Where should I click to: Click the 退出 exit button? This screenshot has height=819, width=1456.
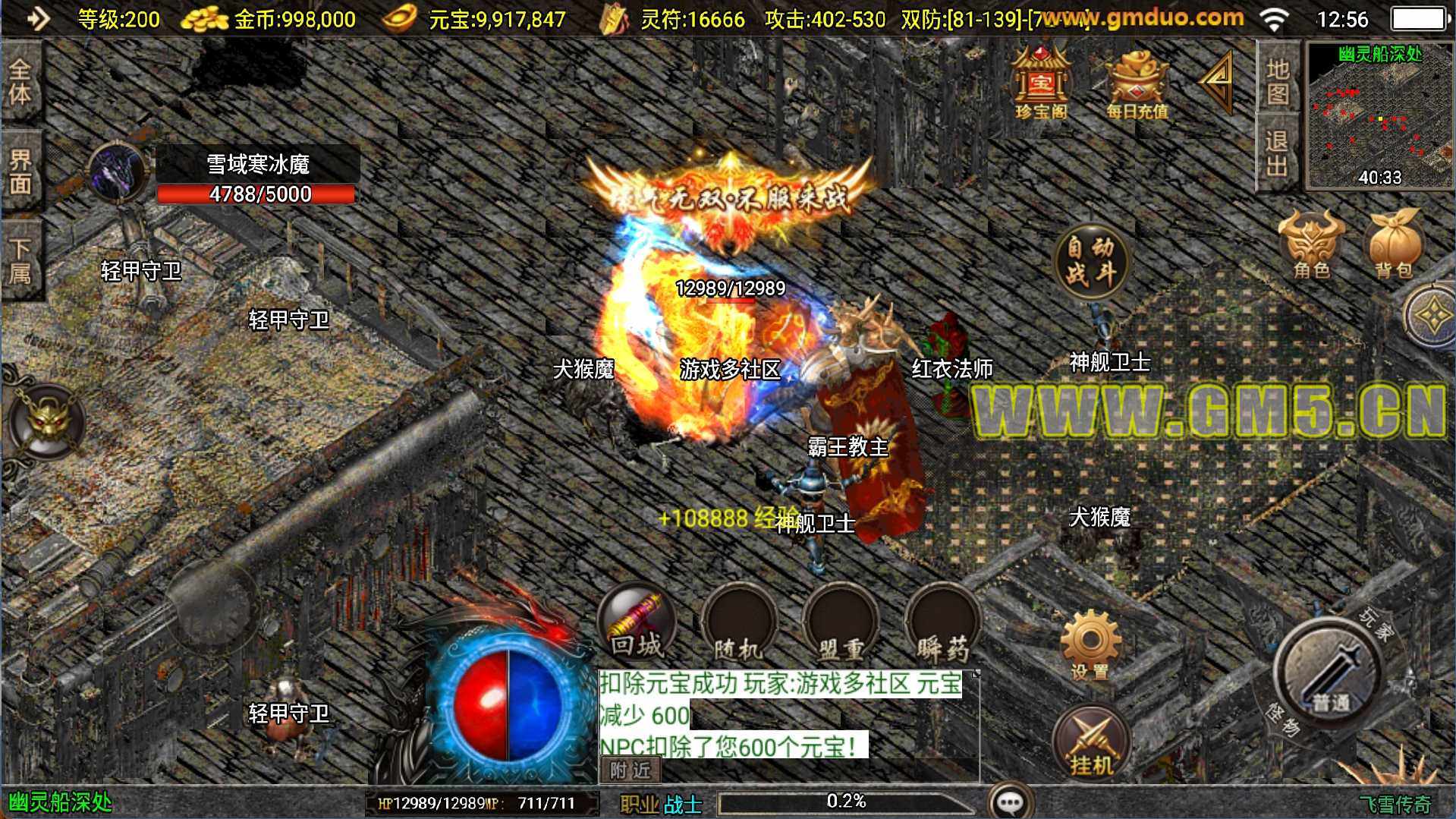(1278, 153)
